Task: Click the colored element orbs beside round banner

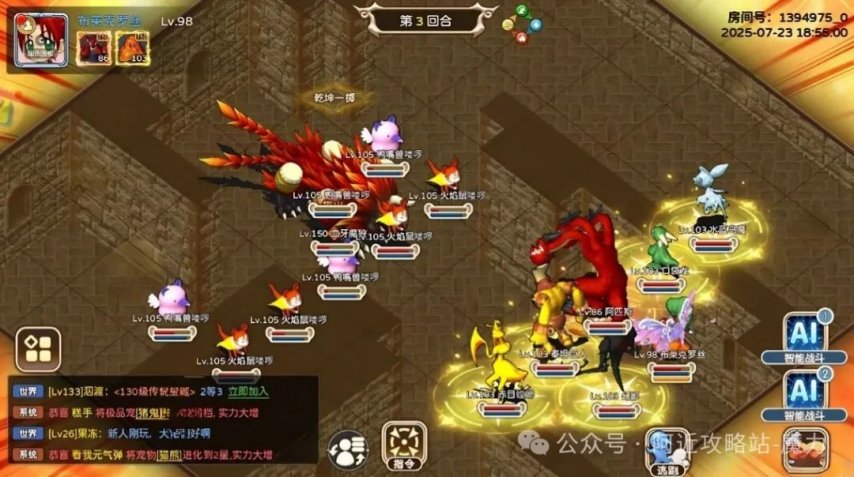Action: (x=518, y=24)
